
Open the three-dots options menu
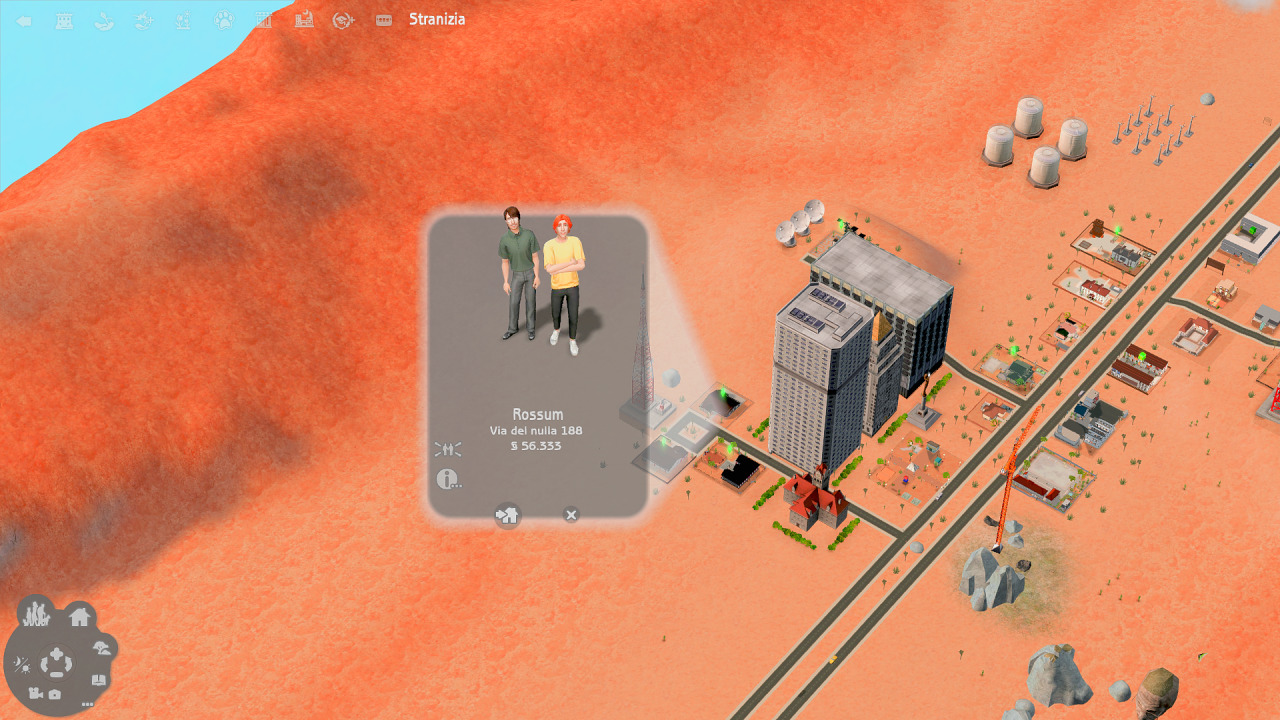[x=87, y=704]
